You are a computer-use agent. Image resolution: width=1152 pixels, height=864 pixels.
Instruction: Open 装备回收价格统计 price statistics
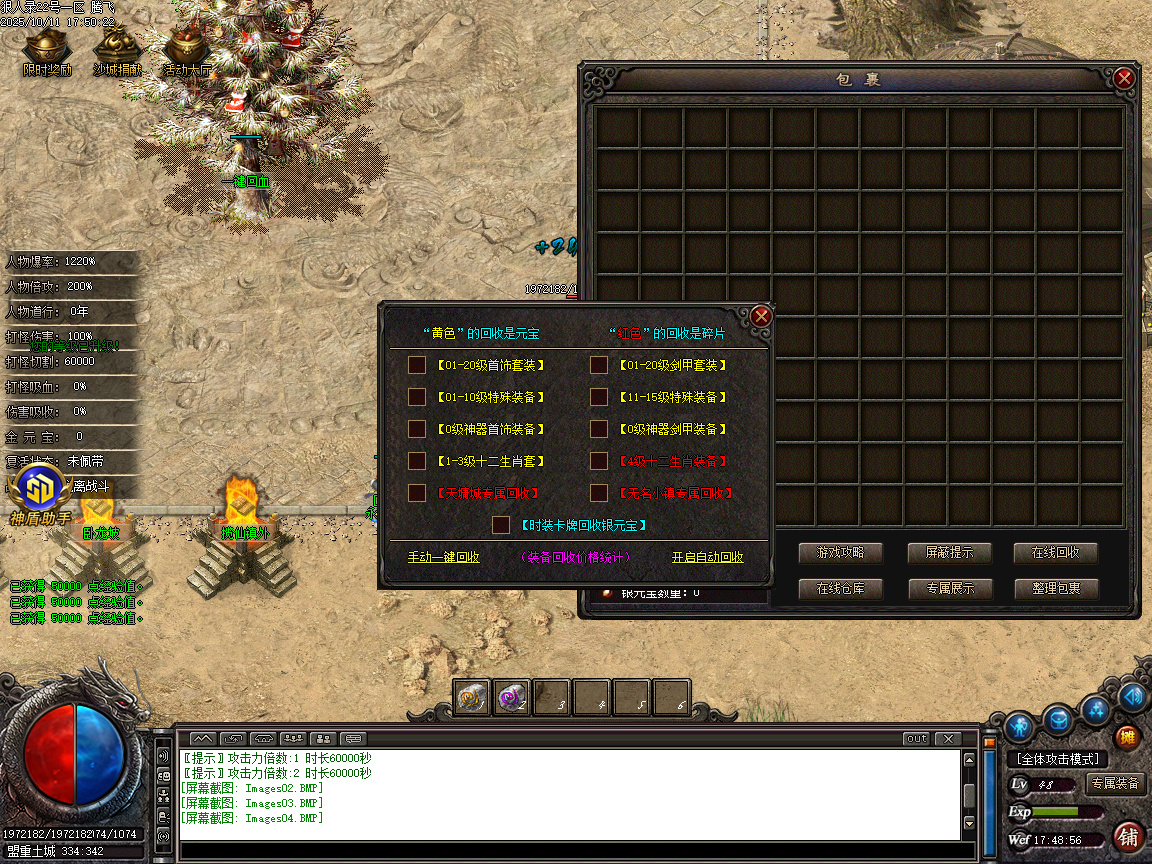pos(576,557)
